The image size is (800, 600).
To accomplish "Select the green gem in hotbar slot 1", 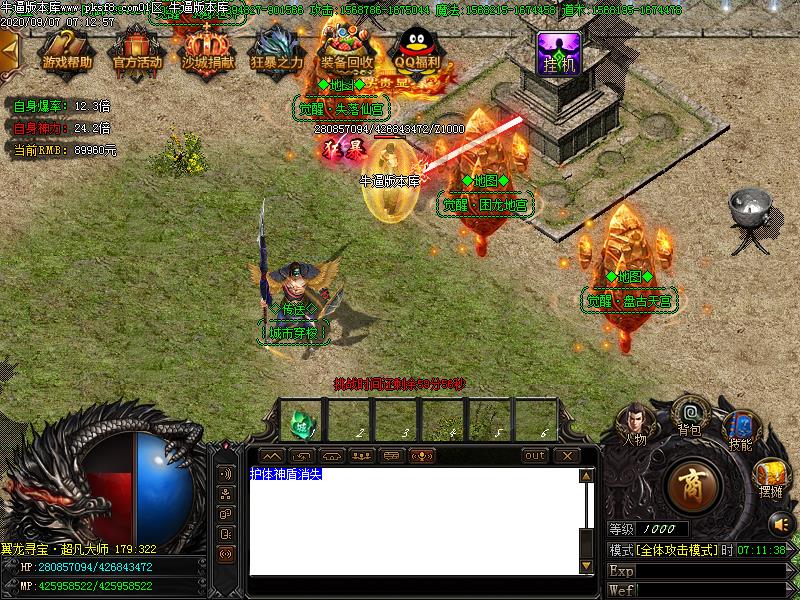I will coord(300,422).
